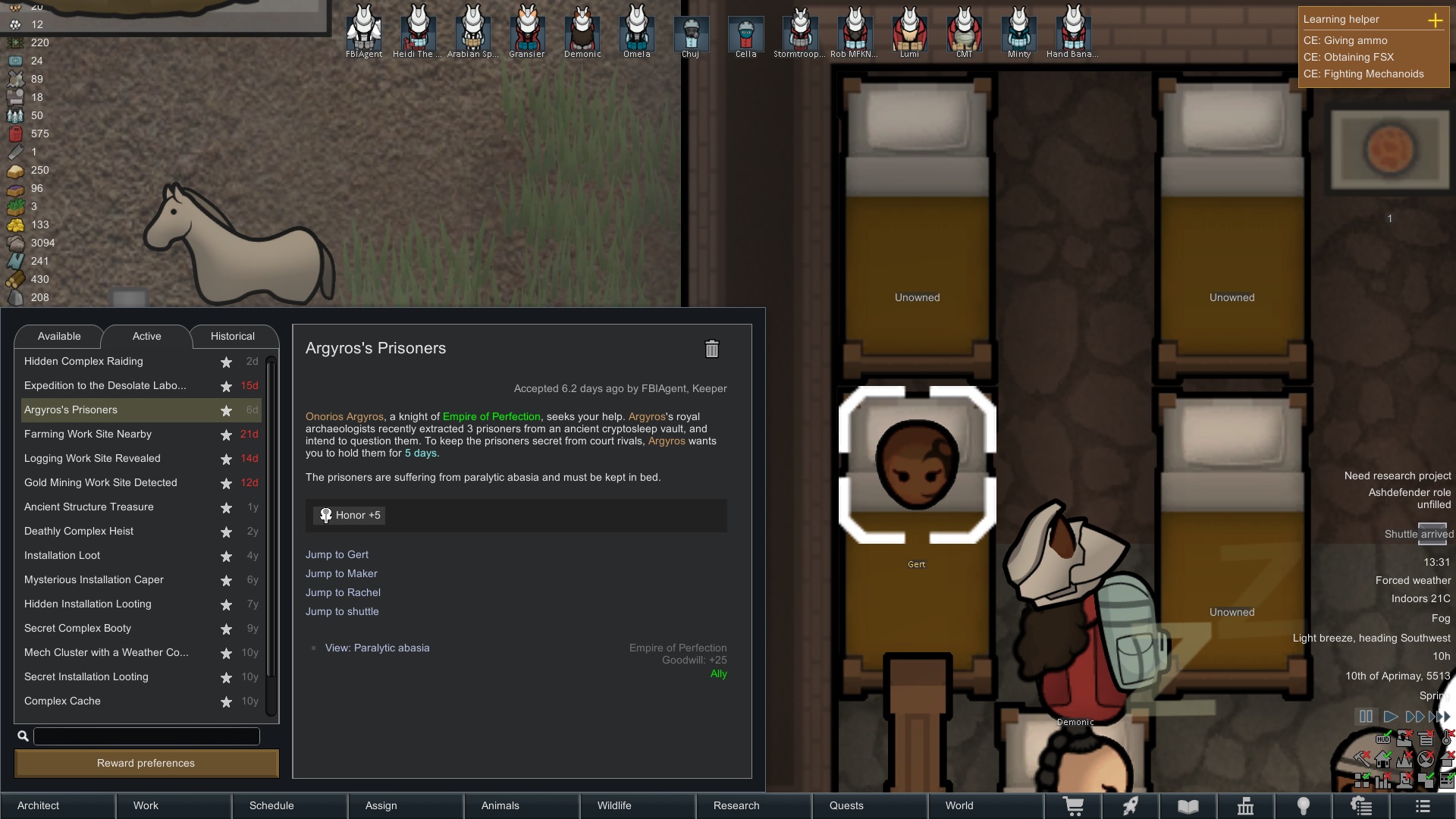The image size is (1456, 819).
Task: Open the Research menu at the bottom
Action: click(736, 805)
